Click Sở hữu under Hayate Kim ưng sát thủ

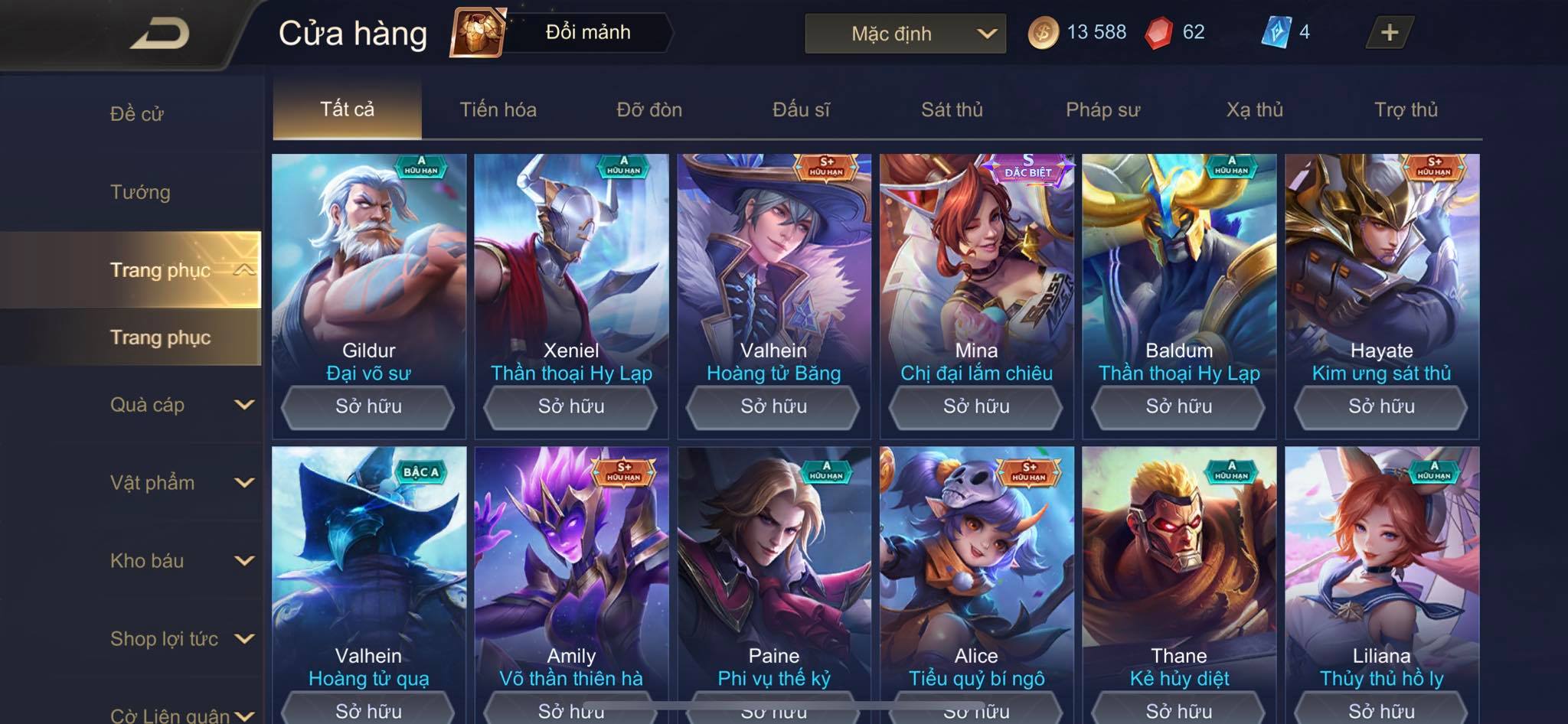pos(1381,406)
